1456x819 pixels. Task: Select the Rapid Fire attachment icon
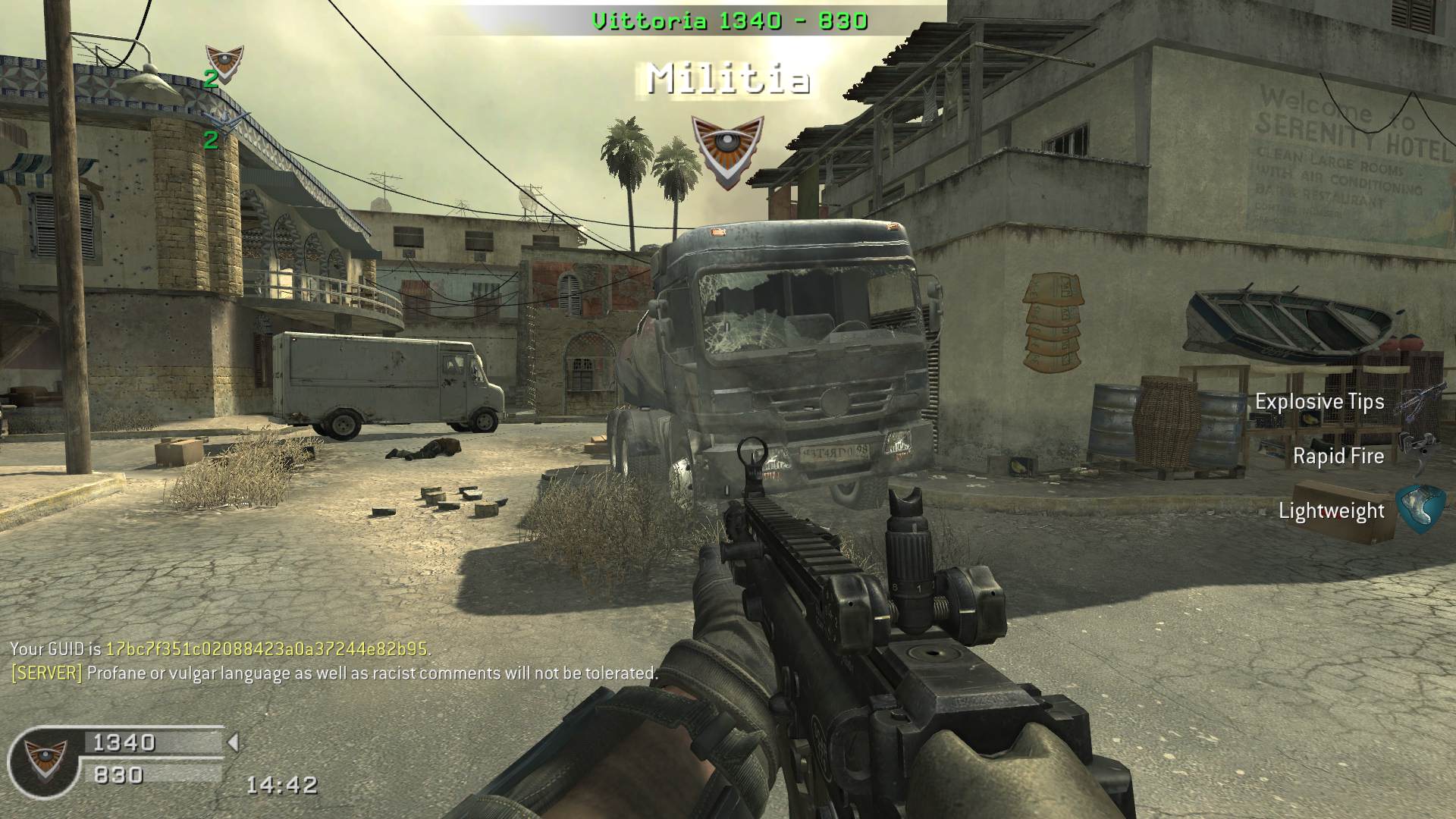[x=1420, y=453]
